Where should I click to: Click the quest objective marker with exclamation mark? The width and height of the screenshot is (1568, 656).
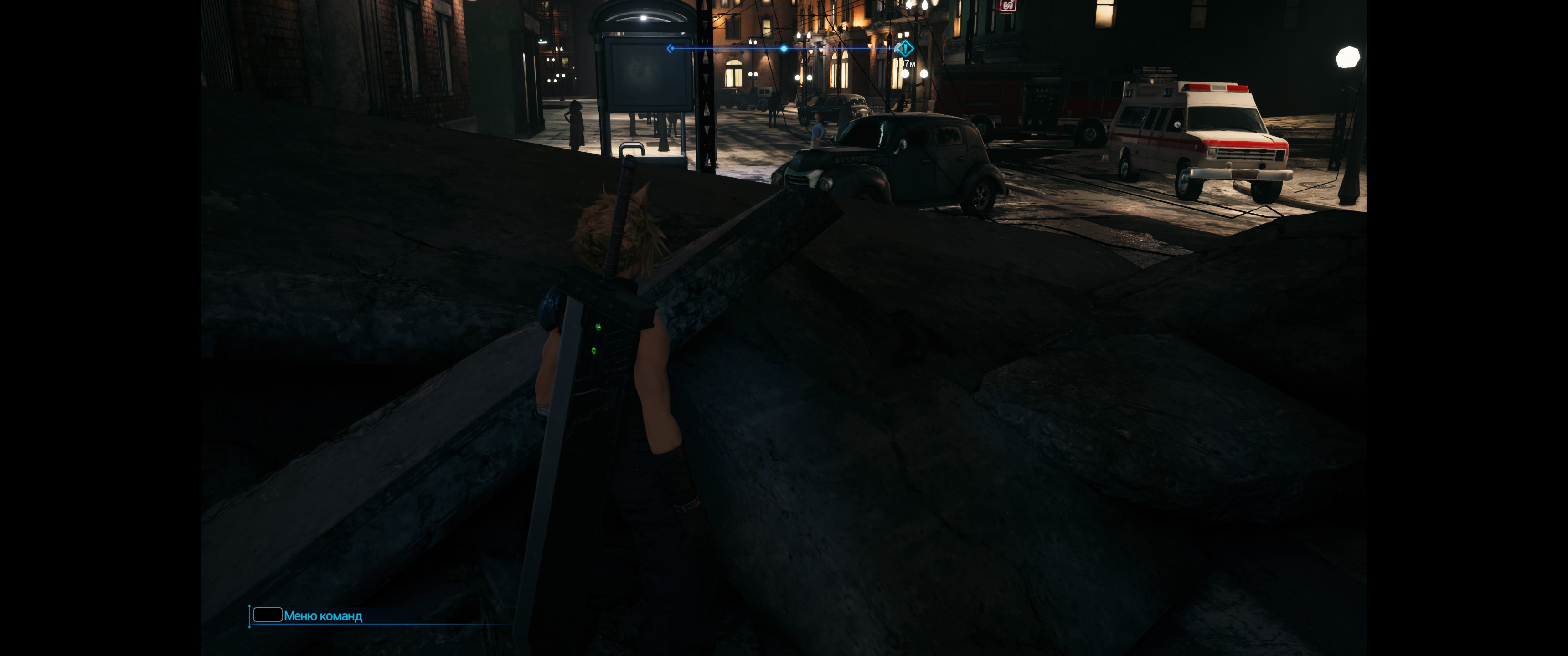tap(904, 48)
